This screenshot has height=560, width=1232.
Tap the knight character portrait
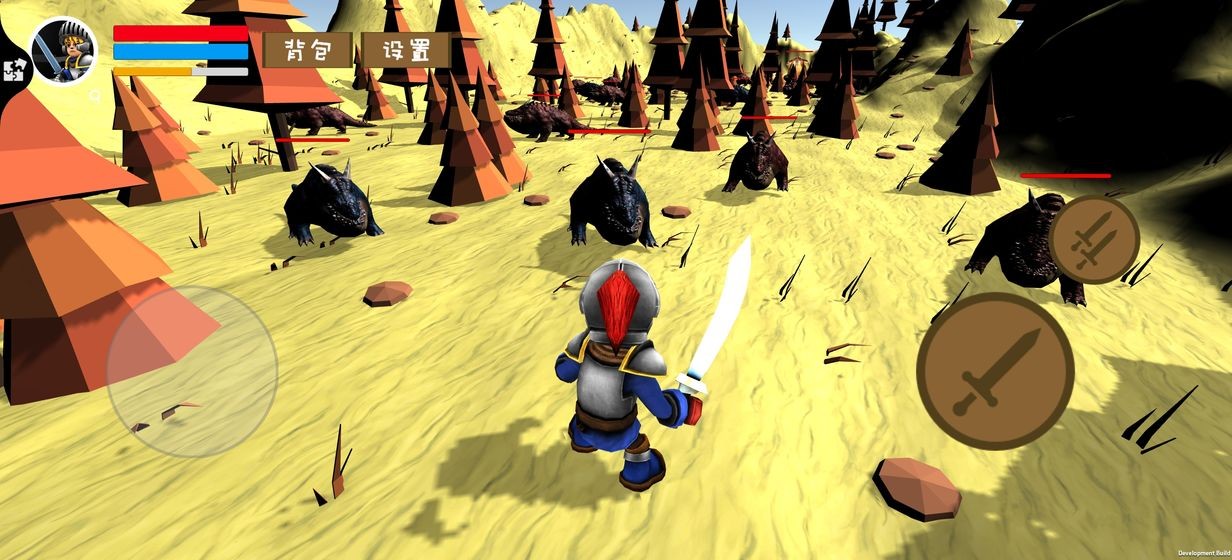pyautogui.click(x=65, y=51)
